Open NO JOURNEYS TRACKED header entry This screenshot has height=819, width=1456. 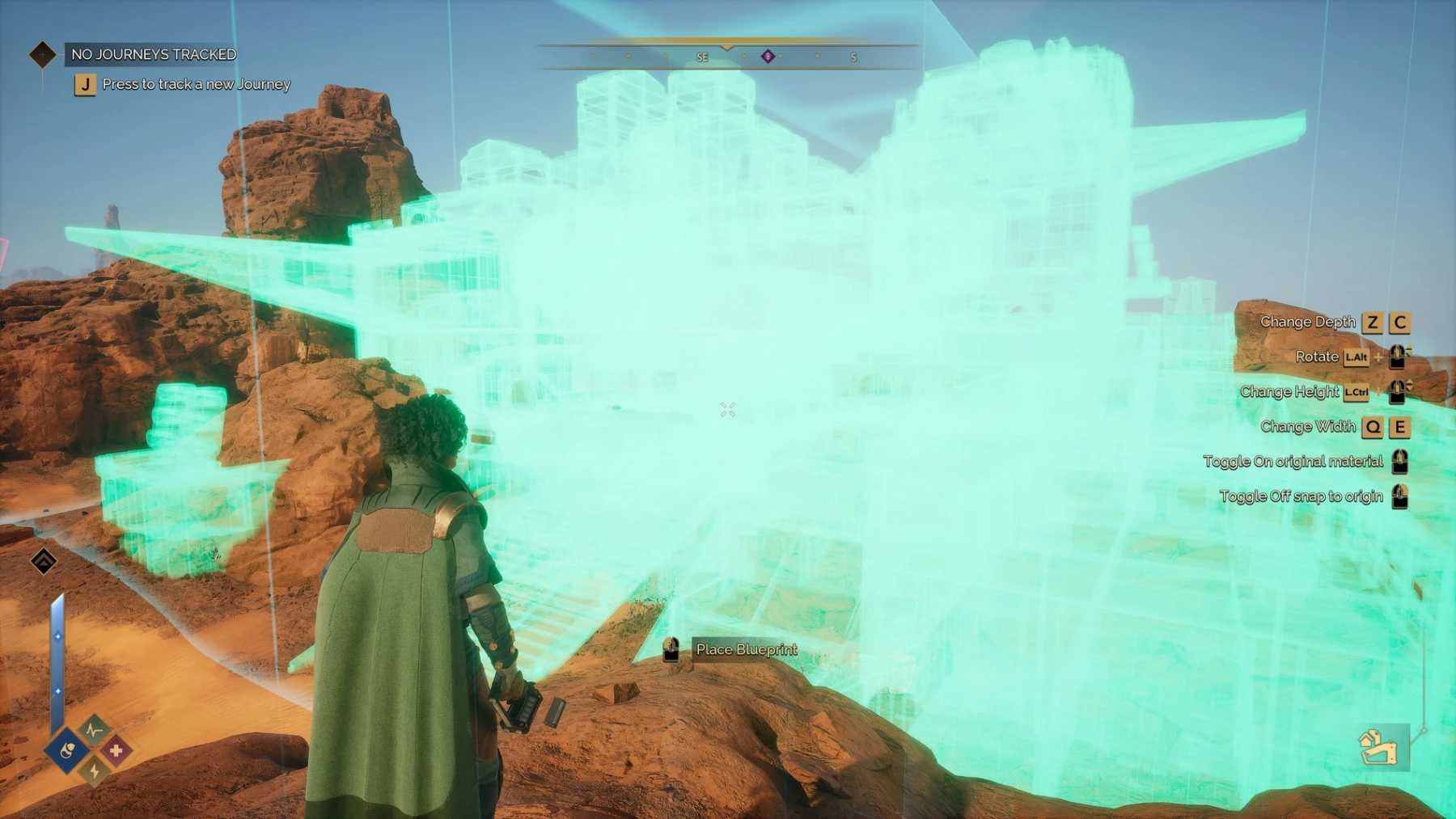pos(153,54)
